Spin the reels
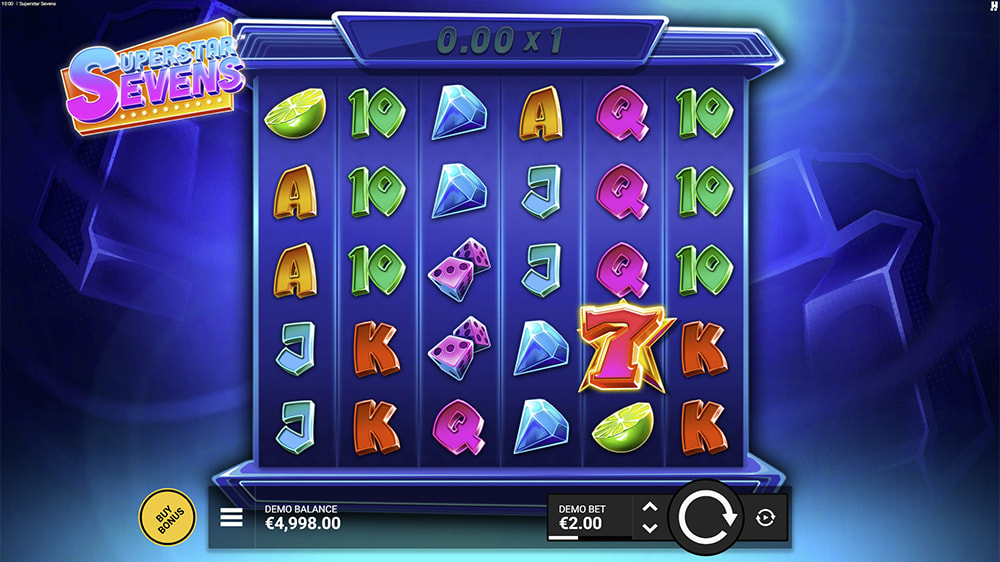Viewport: 1000px width, 562px height. pyautogui.click(x=706, y=517)
